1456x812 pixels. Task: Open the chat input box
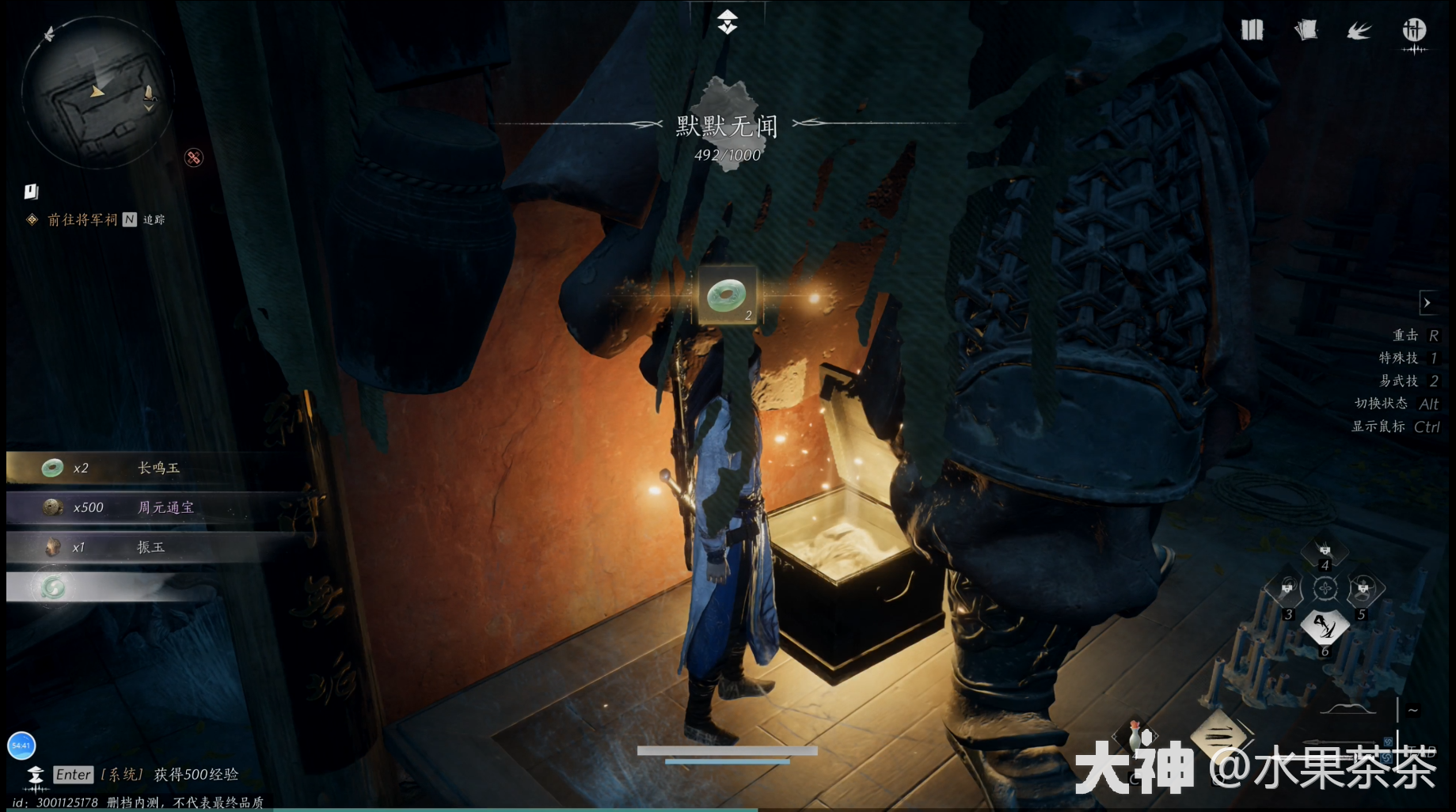73,775
